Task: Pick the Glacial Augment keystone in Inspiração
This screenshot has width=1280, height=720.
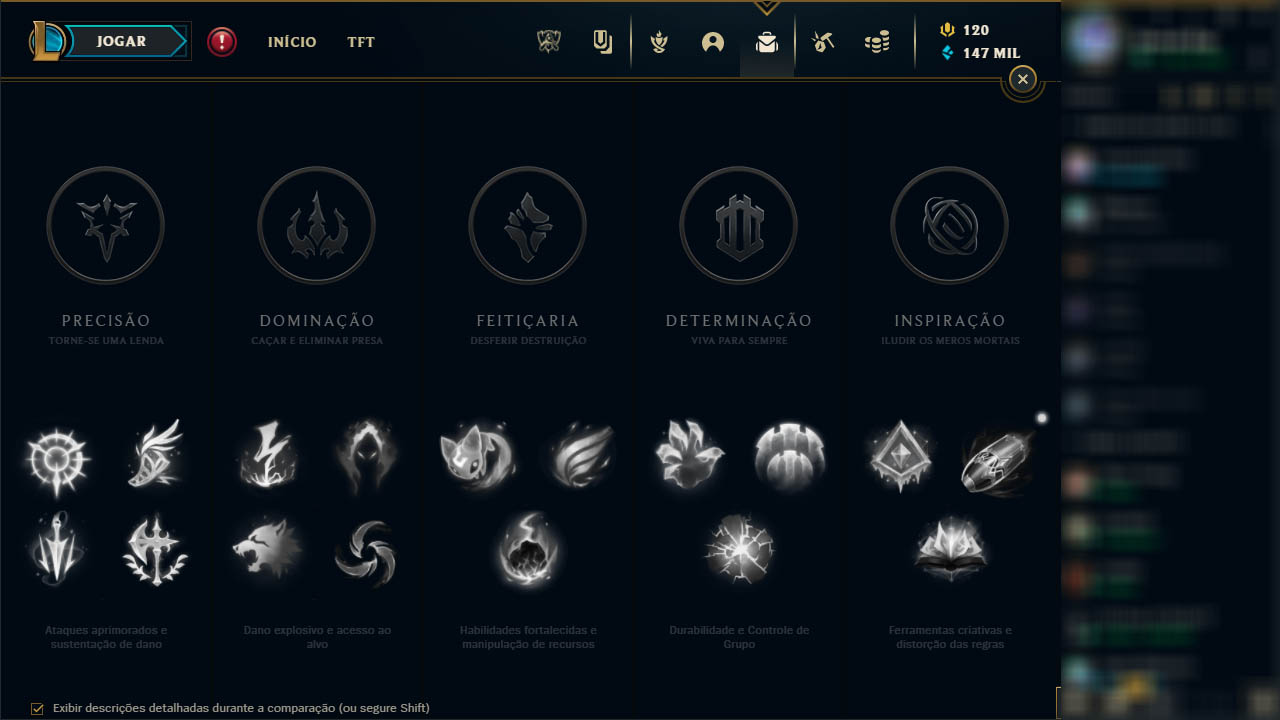Action: (898, 457)
